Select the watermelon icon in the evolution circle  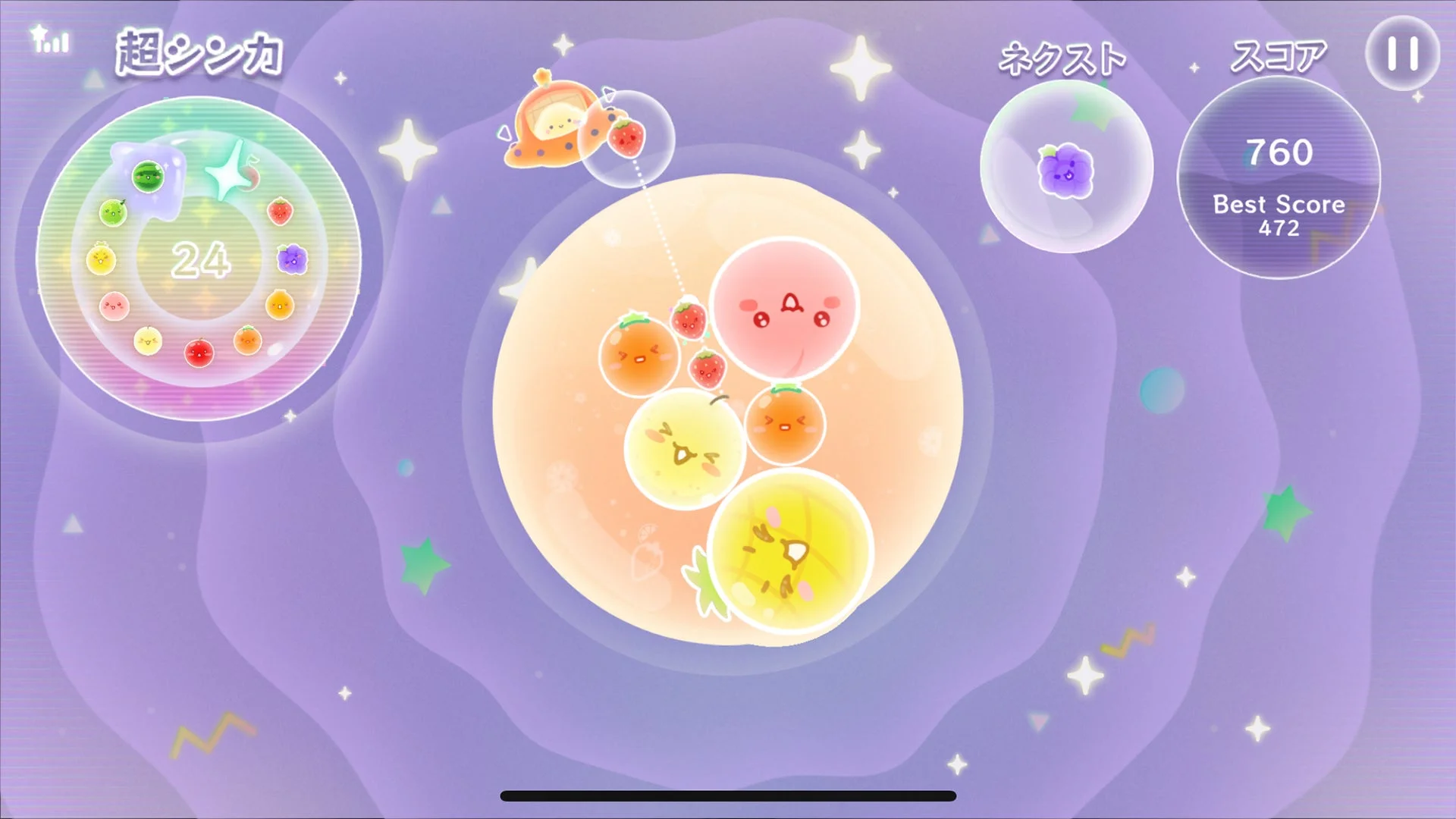coord(148,177)
